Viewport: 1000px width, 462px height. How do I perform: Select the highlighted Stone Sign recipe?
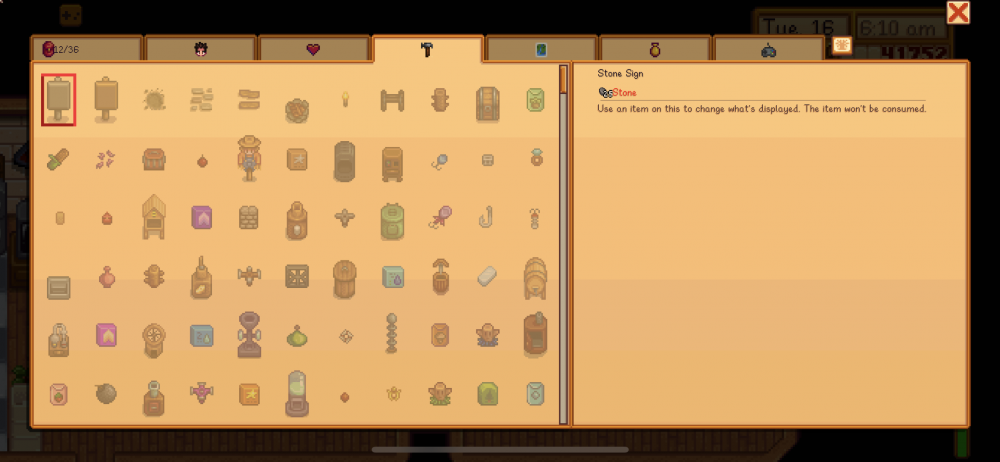pyautogui.click(x=59, y=99)
